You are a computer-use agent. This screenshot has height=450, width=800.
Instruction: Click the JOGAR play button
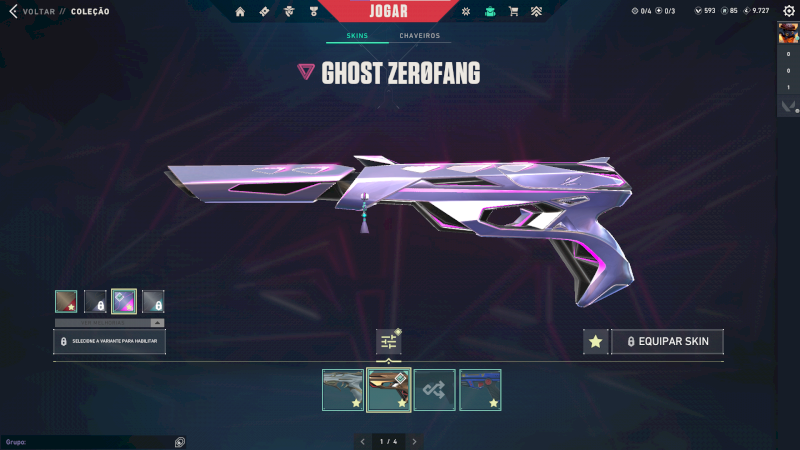click(x=398, y=11)
